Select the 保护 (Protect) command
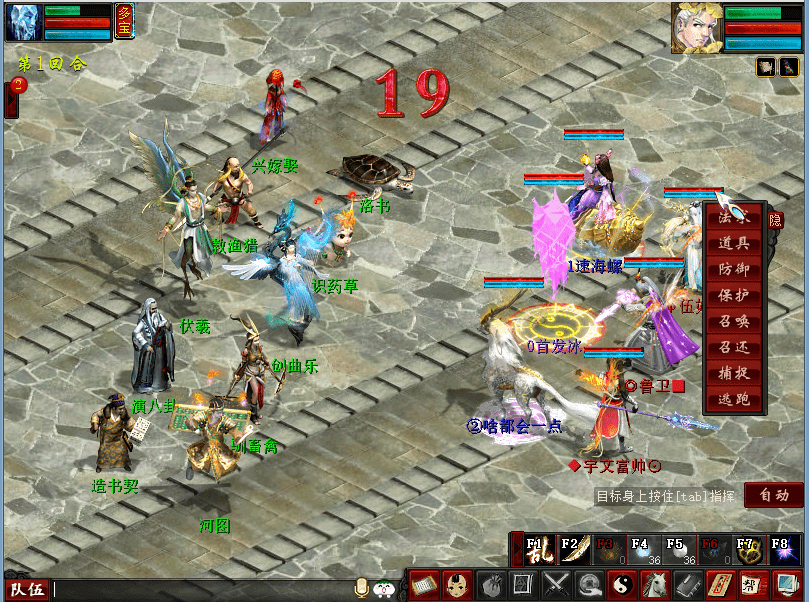Image resolution: width=809 pixels, height=602 pixels. [x=734, y=295]
